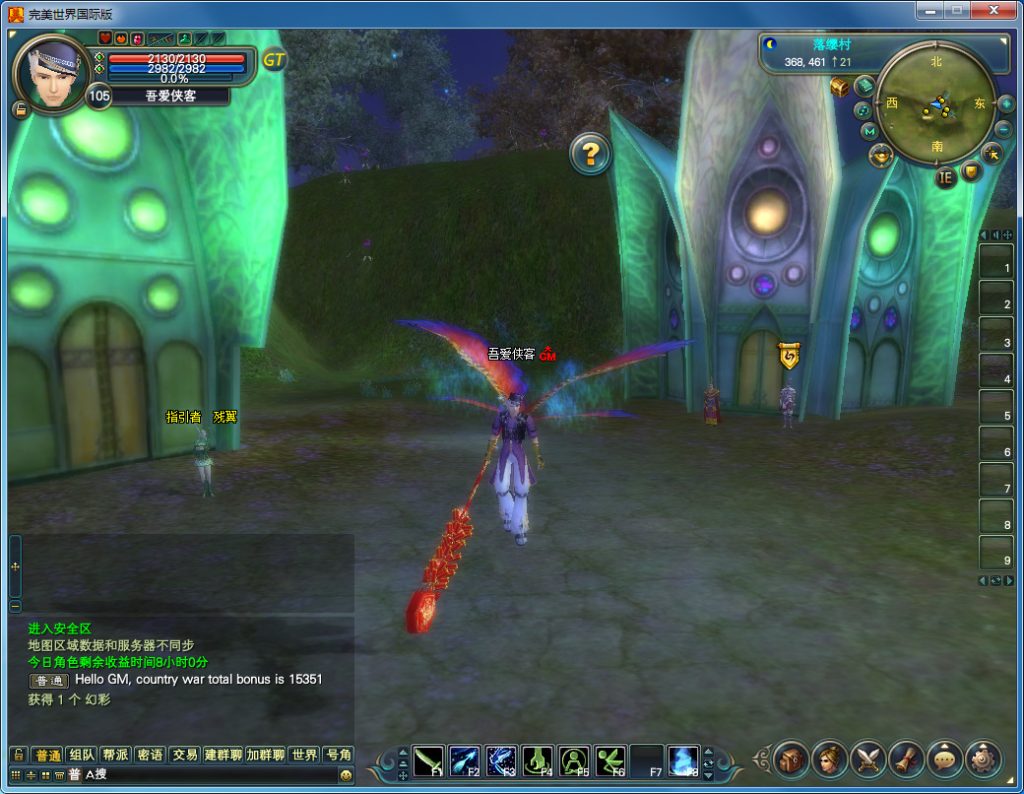
Task: Open the character portrait menu button at the bottom
Action: click(829, 760)
